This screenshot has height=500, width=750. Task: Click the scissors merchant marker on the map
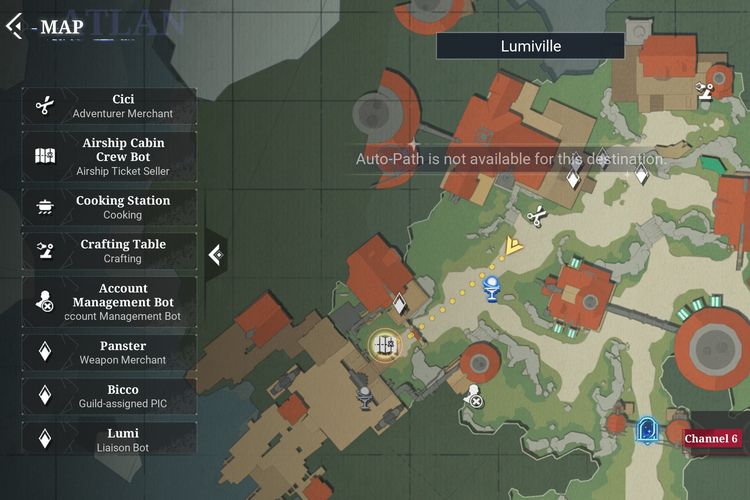(x=535, y=214)
